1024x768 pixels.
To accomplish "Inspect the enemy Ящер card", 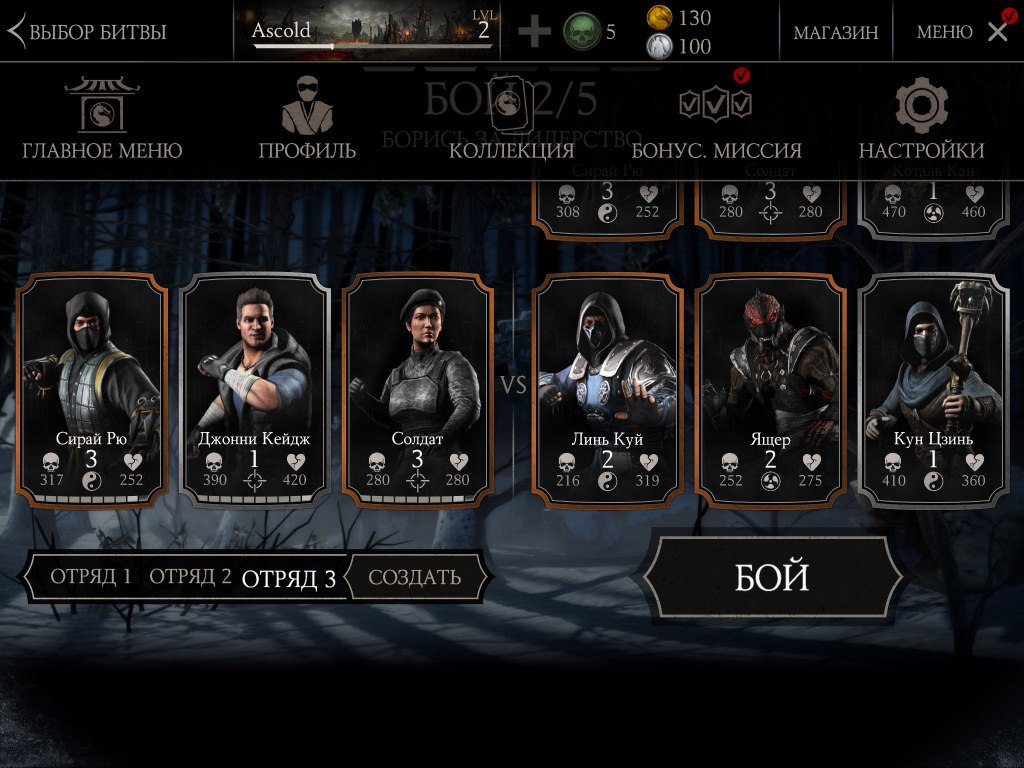I will [x=770, y=390].
